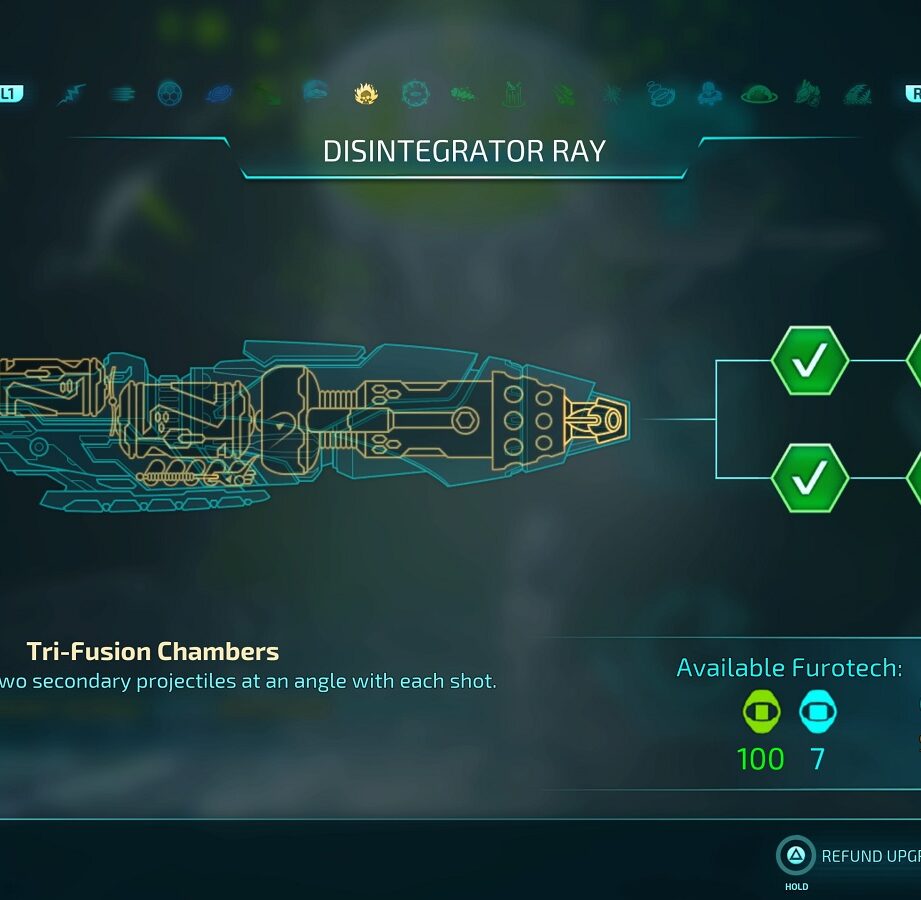
Task: Select the green ringed saucer weapon icon
Action: coord(759,94)
